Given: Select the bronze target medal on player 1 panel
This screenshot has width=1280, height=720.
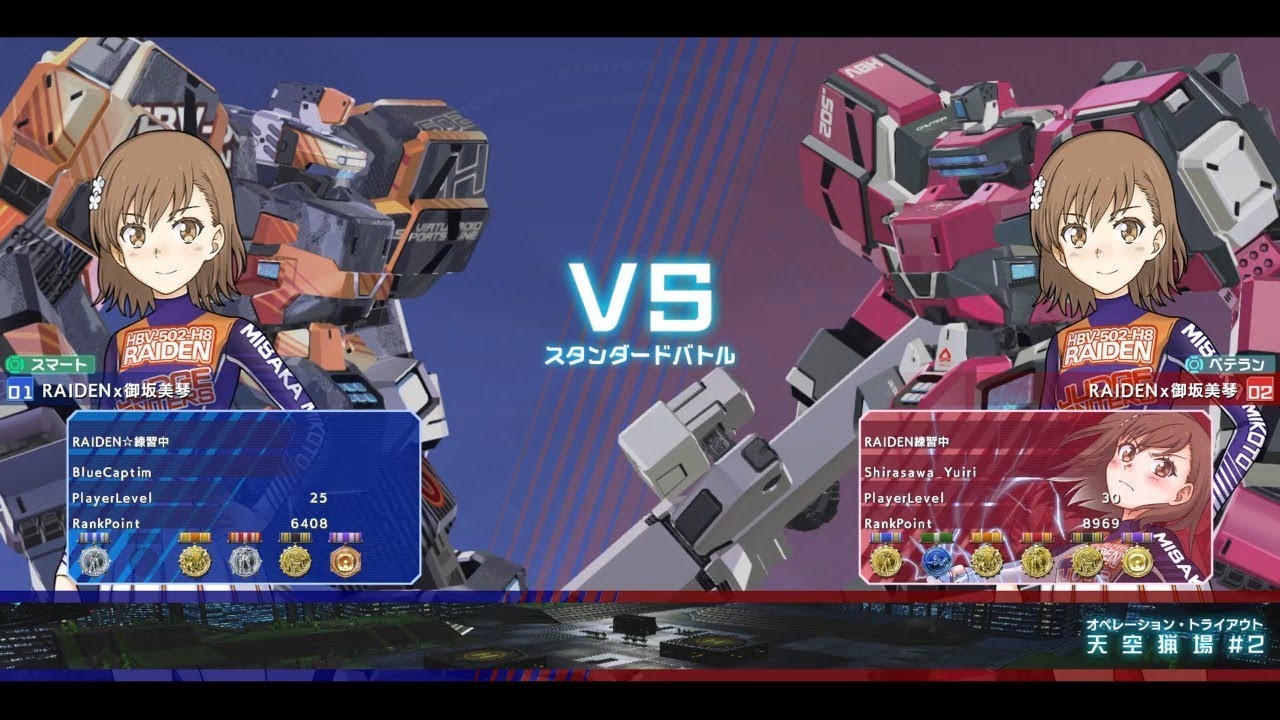Looking at the screenshot, I should tap(344, 561).
